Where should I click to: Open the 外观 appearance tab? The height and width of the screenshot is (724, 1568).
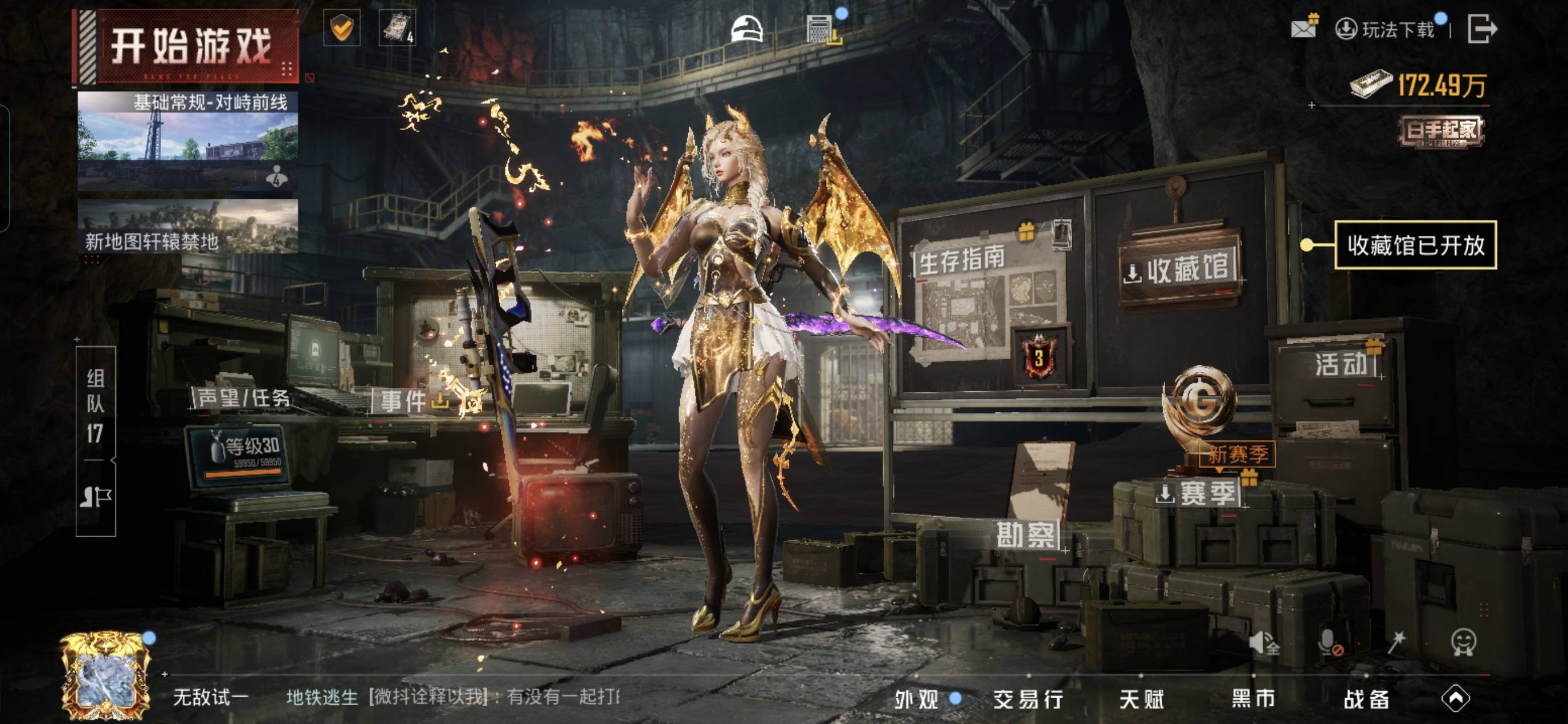[917, 699]
